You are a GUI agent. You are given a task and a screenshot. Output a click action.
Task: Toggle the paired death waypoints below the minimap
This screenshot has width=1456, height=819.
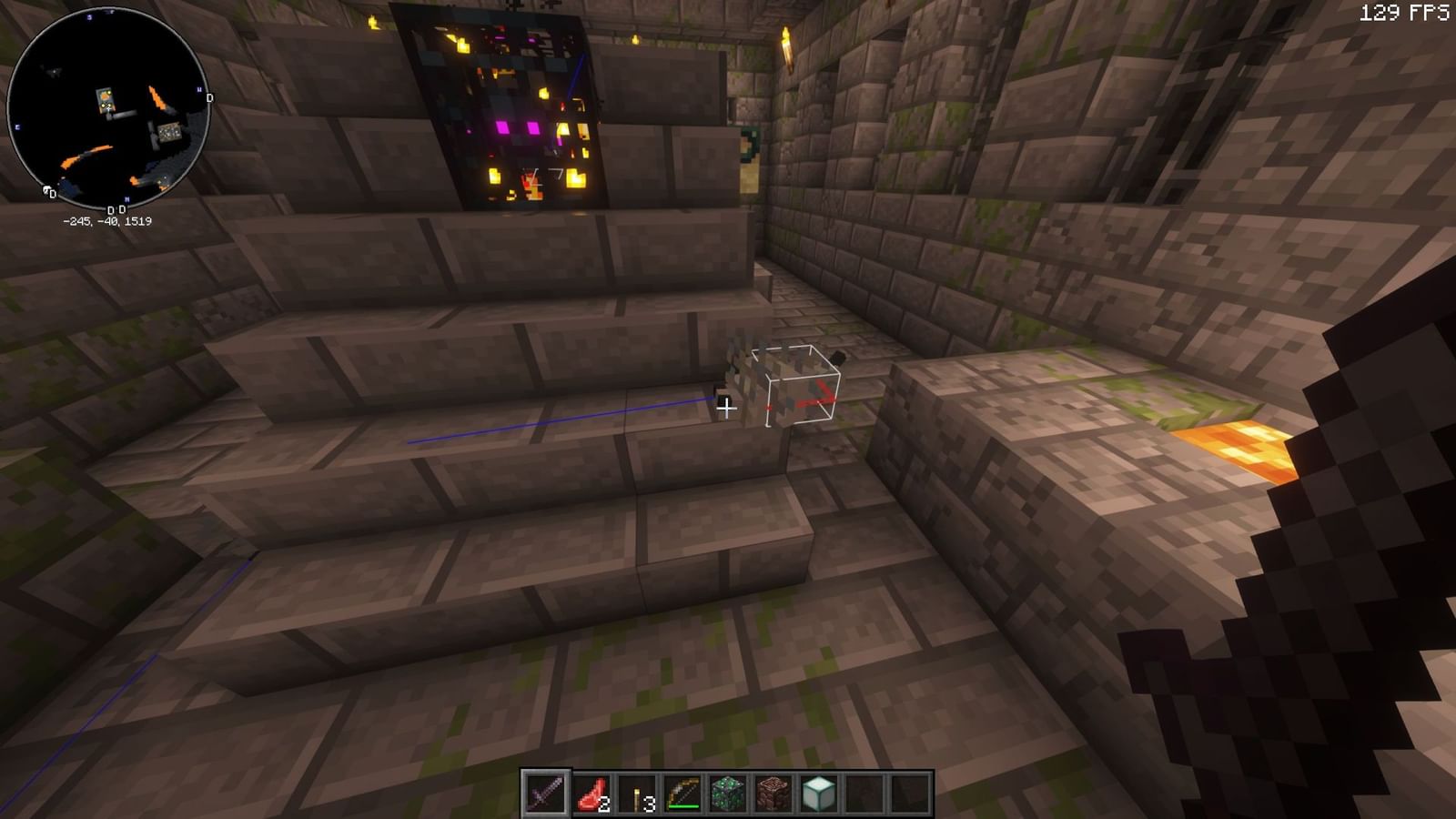click(x=116, y=210)
